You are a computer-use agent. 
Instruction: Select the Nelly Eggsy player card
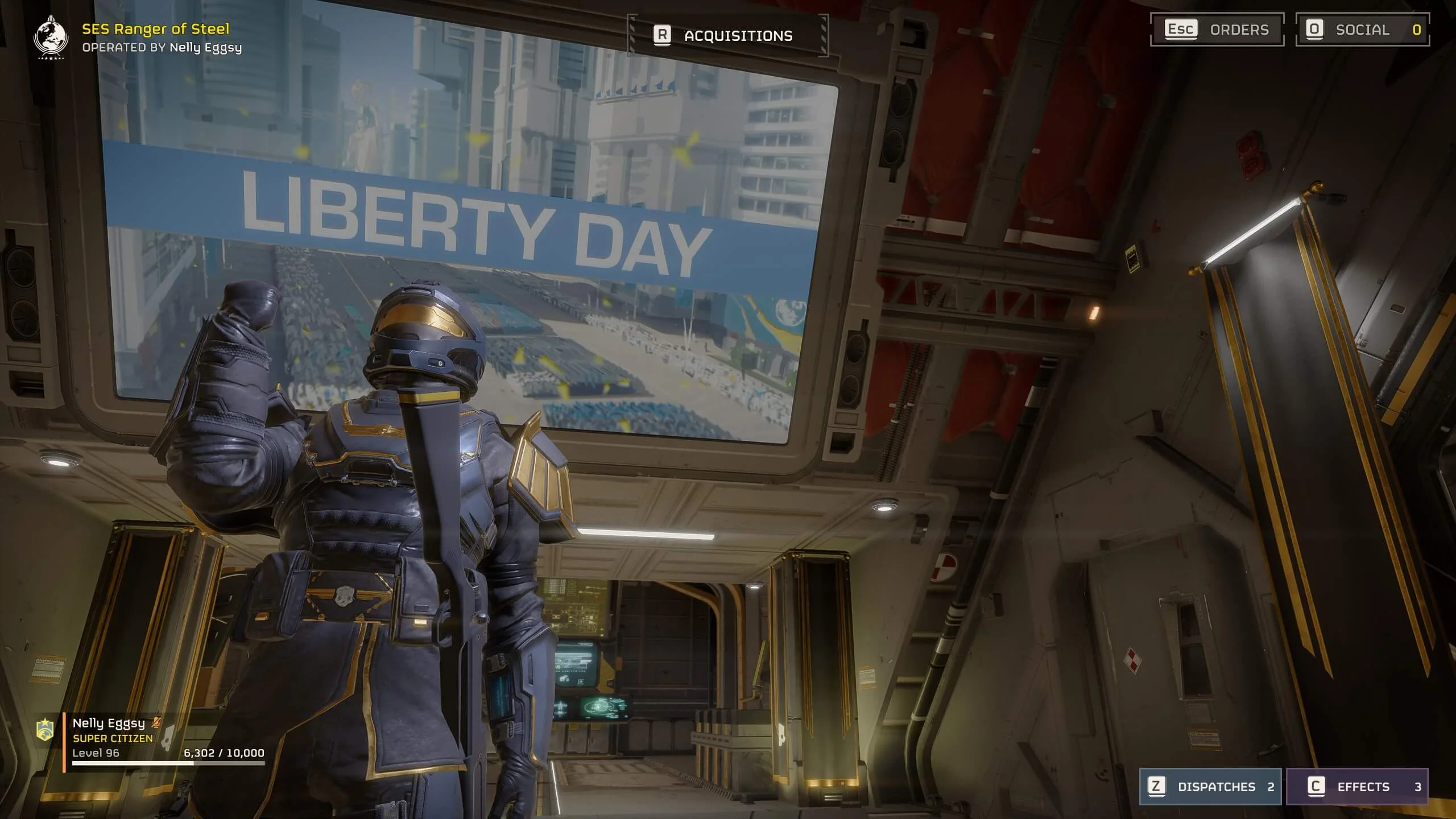154,738
